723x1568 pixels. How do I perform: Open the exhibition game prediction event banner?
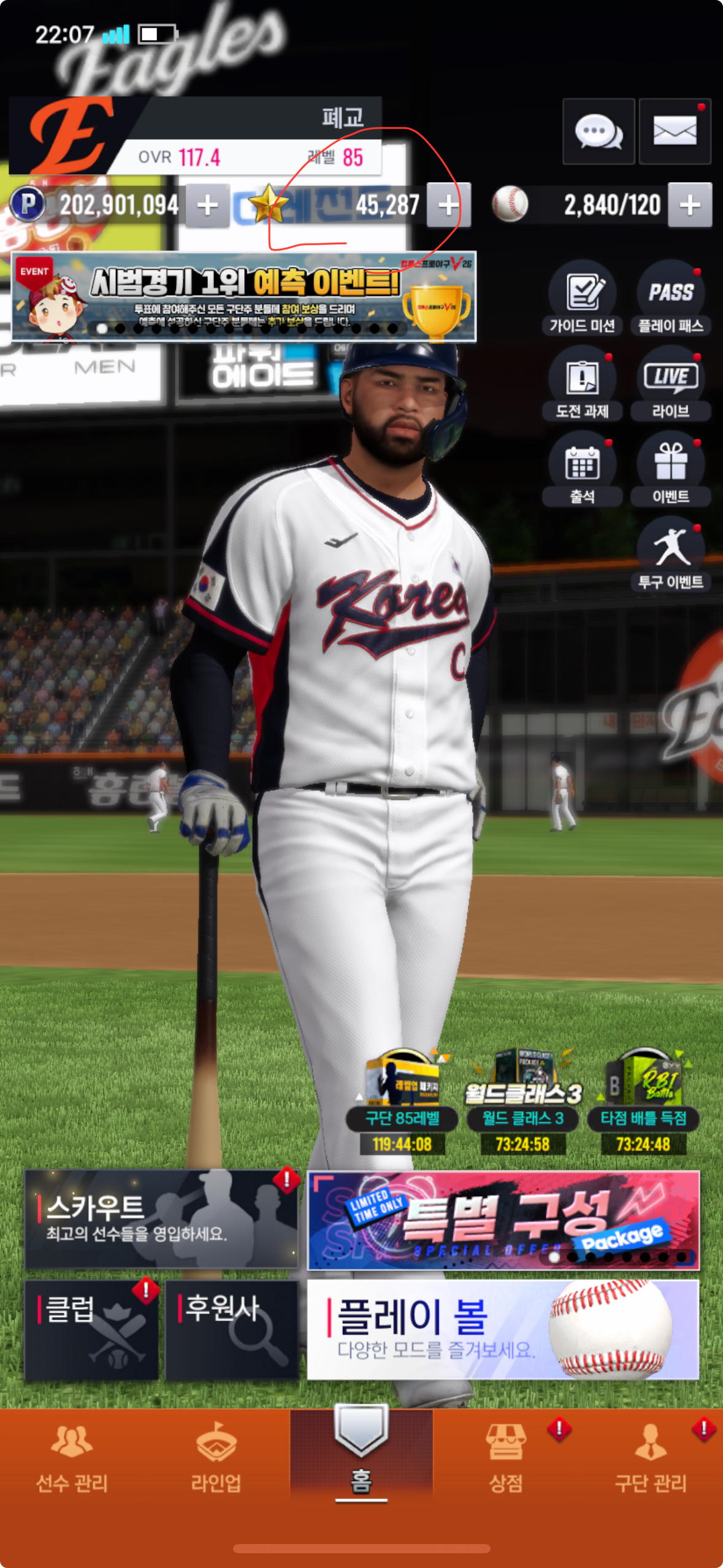click(x=243, y=297)
